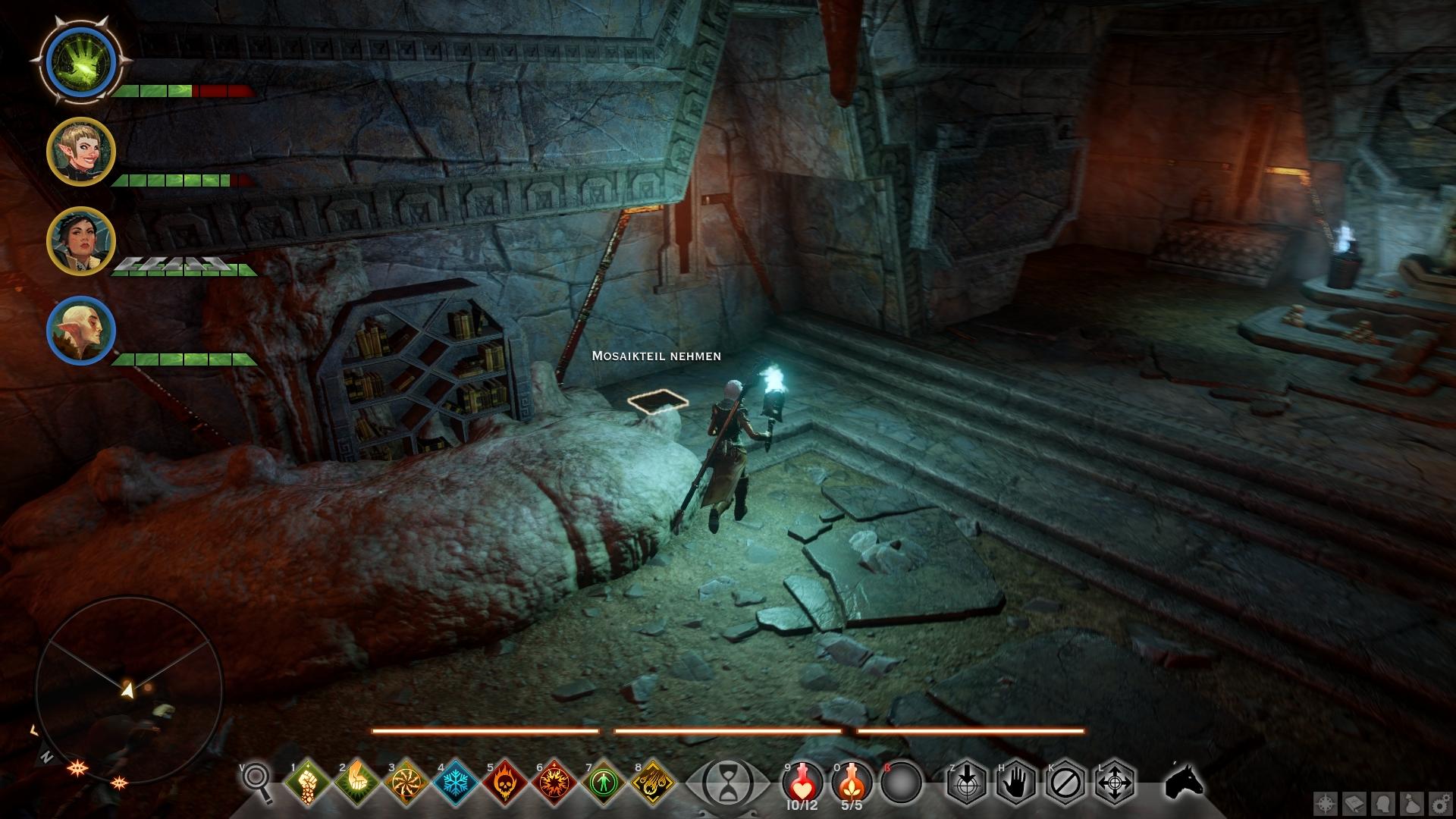
Task: Use the orange leaf potion
Action: pos(852,782)
